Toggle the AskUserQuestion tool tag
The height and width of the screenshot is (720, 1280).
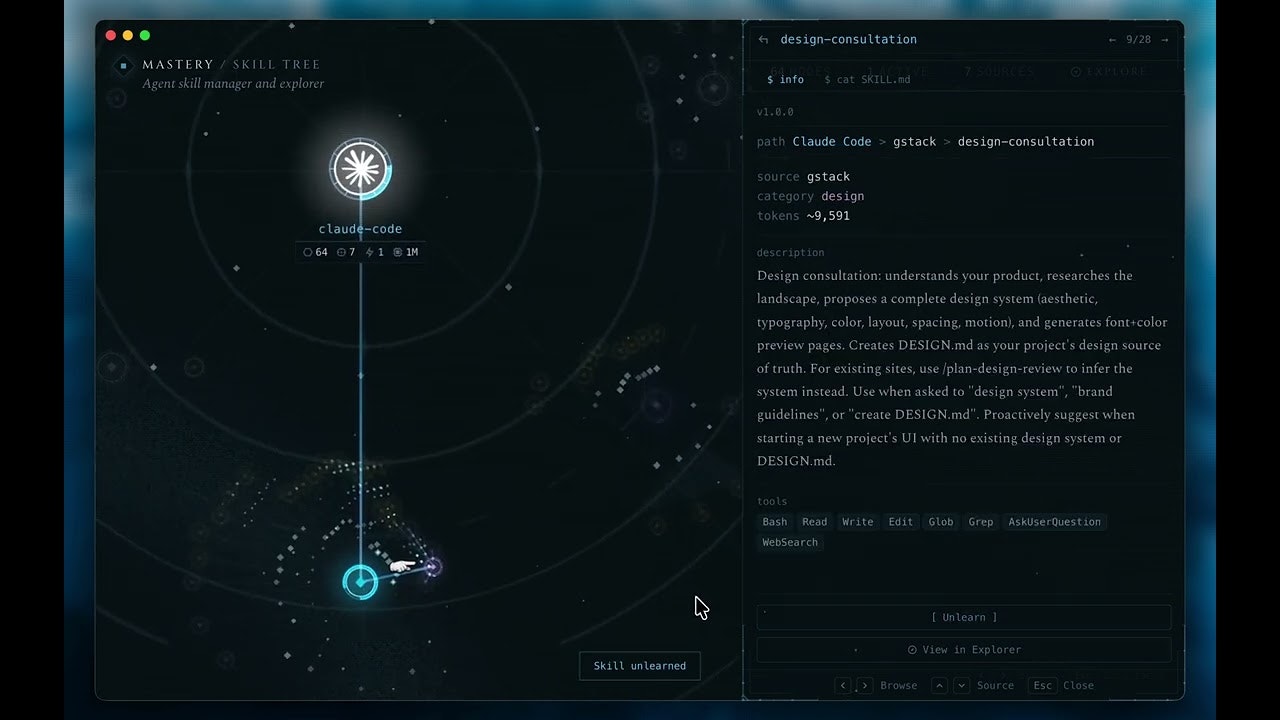[x=1055, y=521]
